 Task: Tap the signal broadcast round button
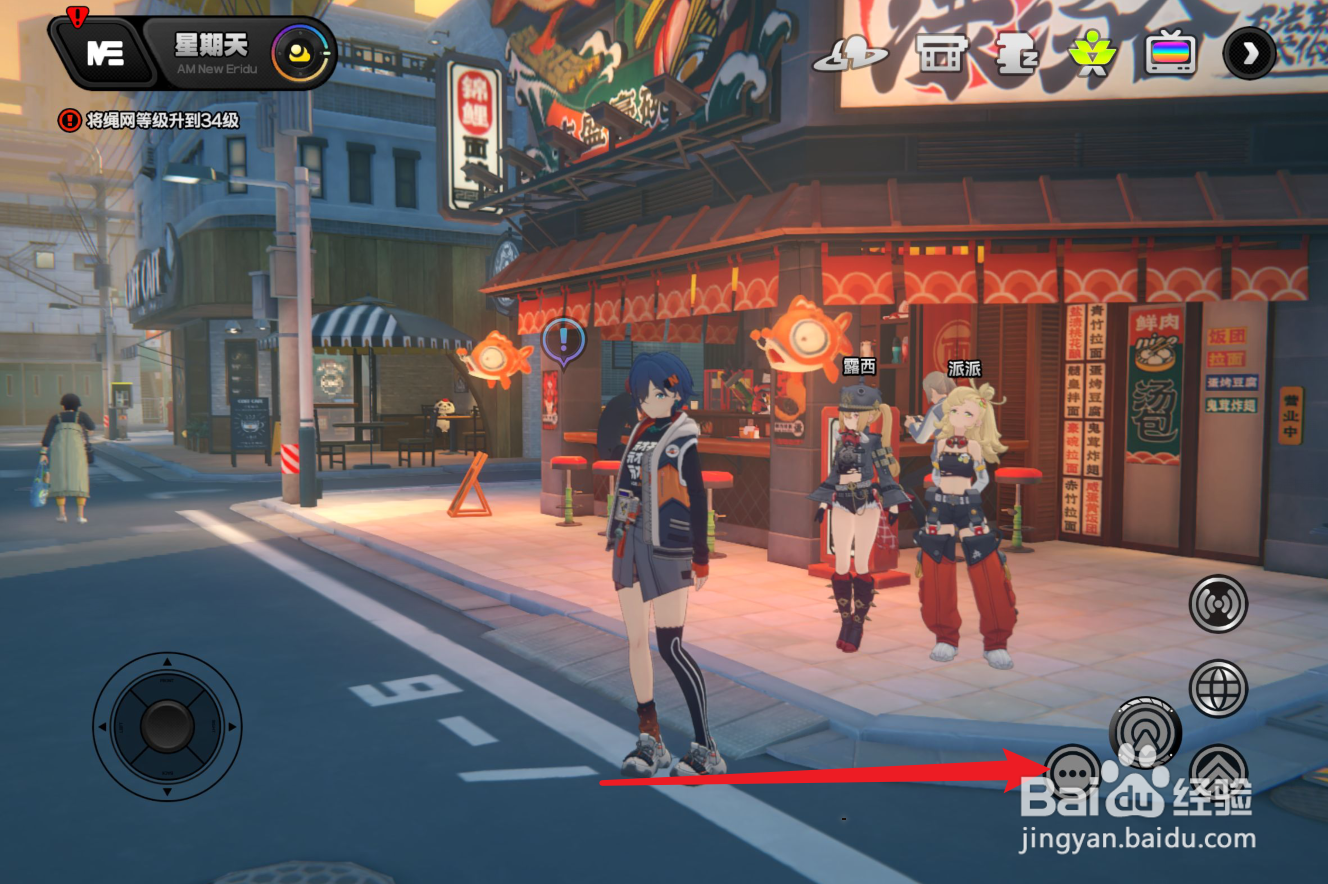pyautogui.click(x=1218, y=604)
